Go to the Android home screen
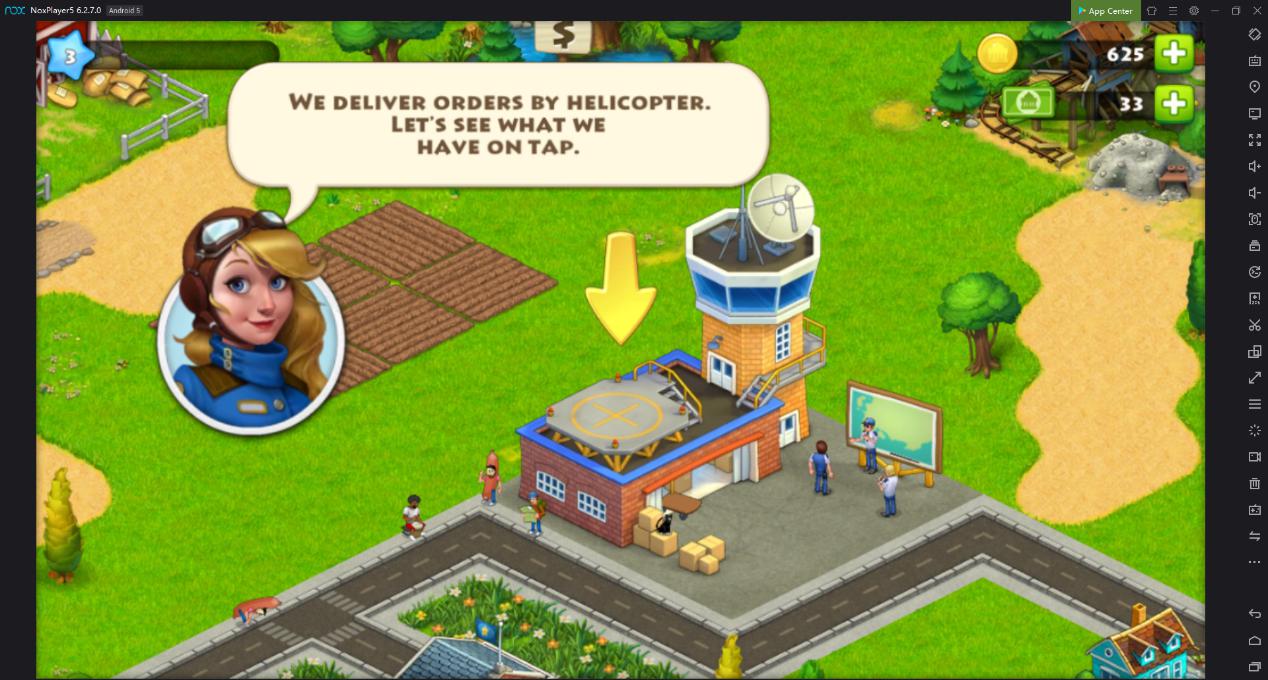Viewport: 1268px width, 680px height. click(x=1255, y=640)
